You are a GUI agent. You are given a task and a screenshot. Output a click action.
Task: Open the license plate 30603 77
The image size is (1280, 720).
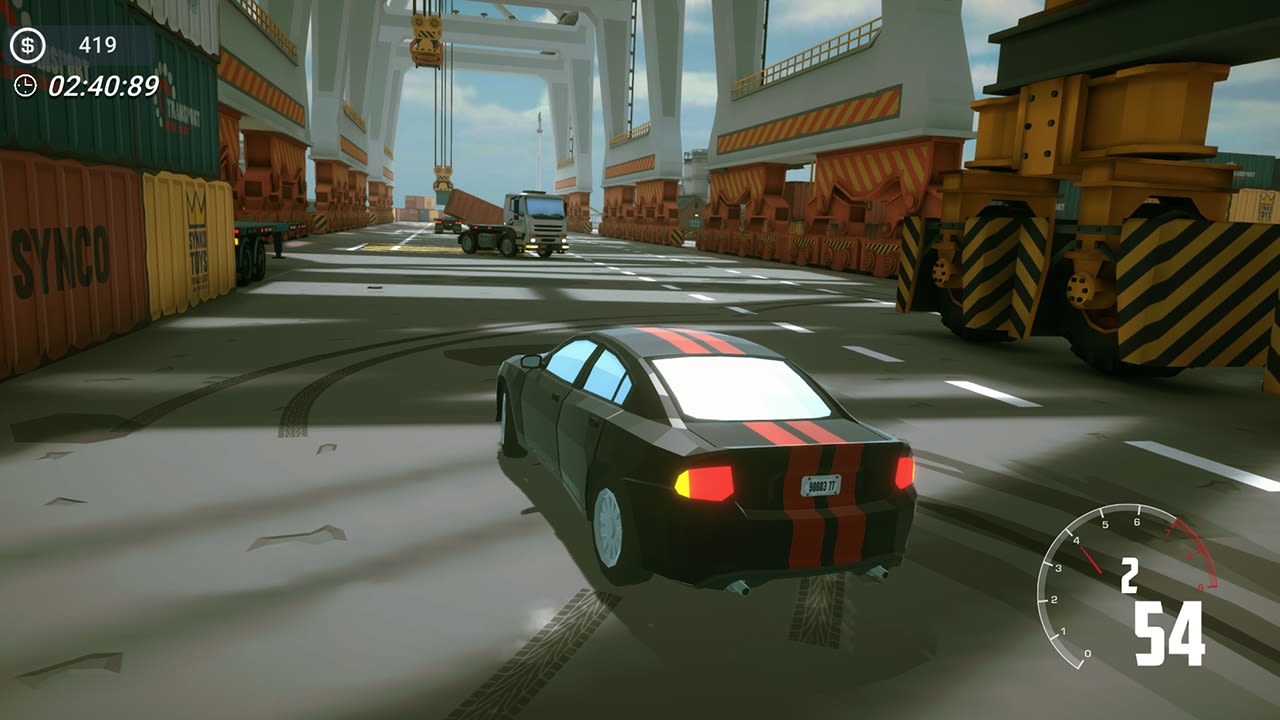click(821, 487)
